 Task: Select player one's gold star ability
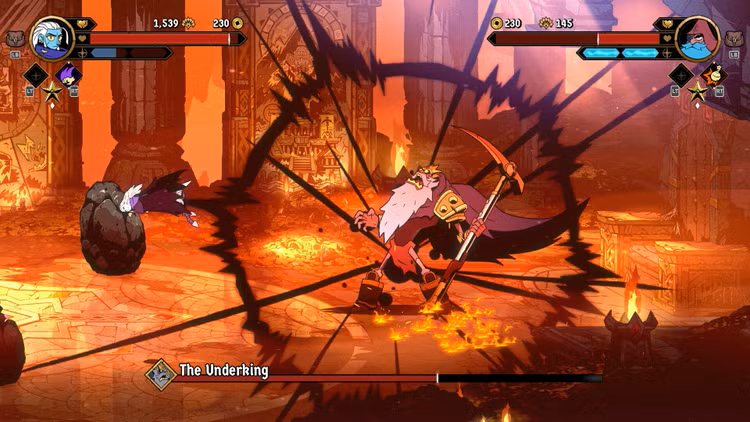point(52,92)
